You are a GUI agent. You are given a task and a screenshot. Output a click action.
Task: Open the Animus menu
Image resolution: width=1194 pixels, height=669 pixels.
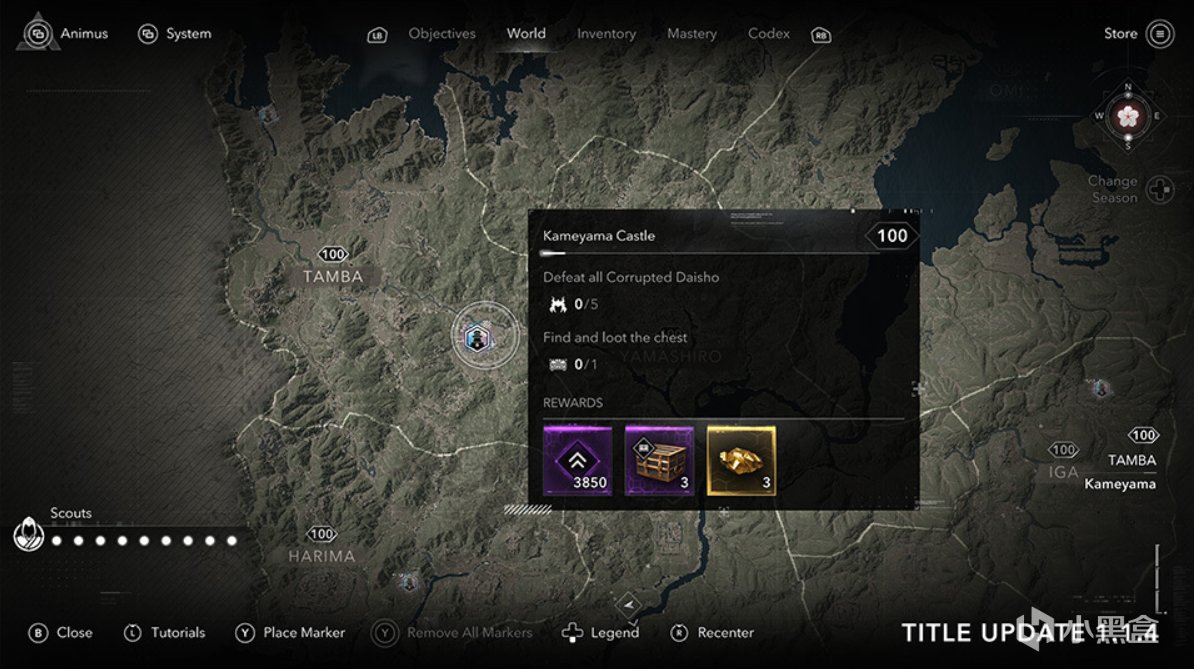pos(70,34)
